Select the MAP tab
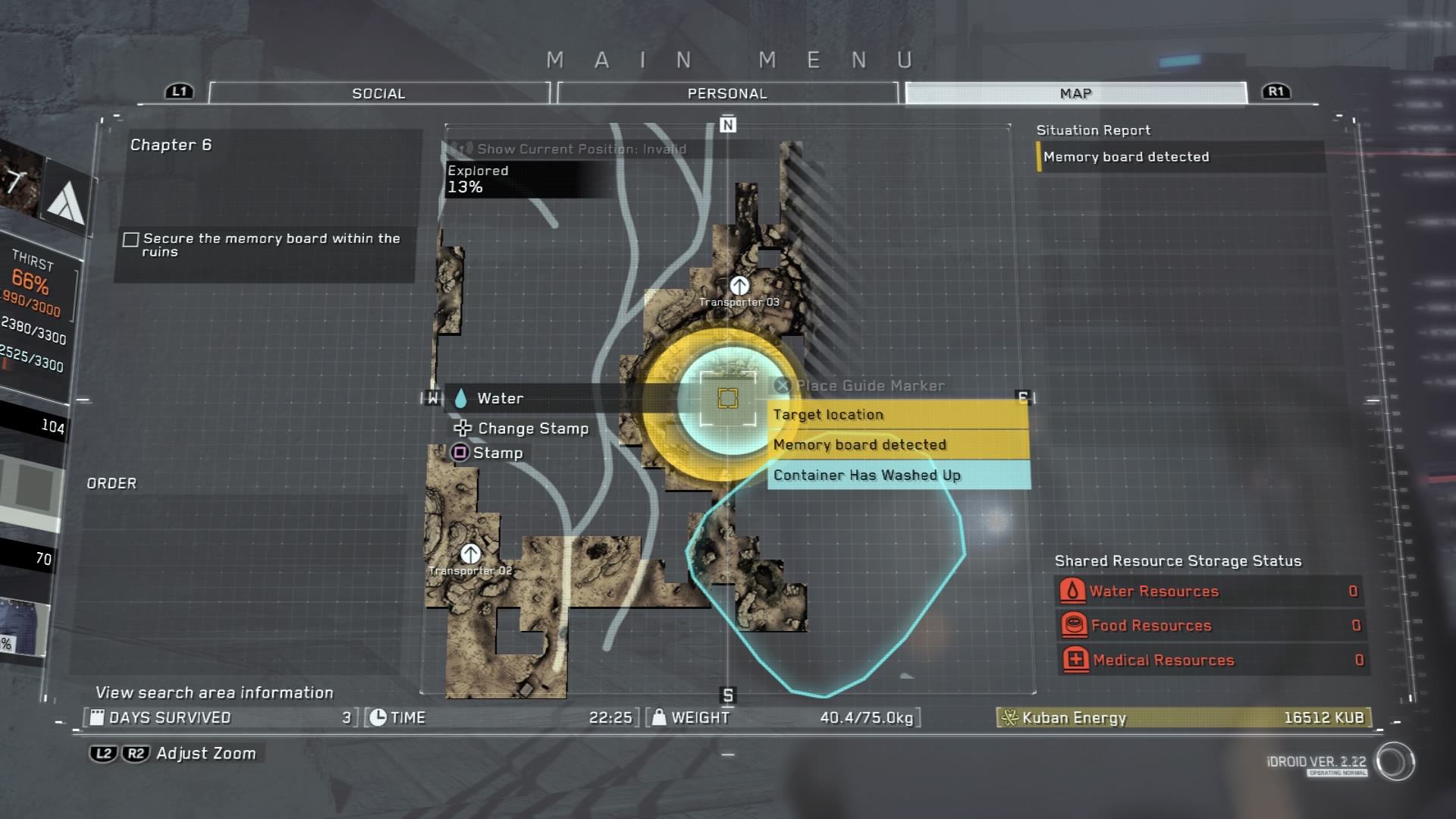Viewport: 1456px width, 819px height. (x=1075, y=93)
